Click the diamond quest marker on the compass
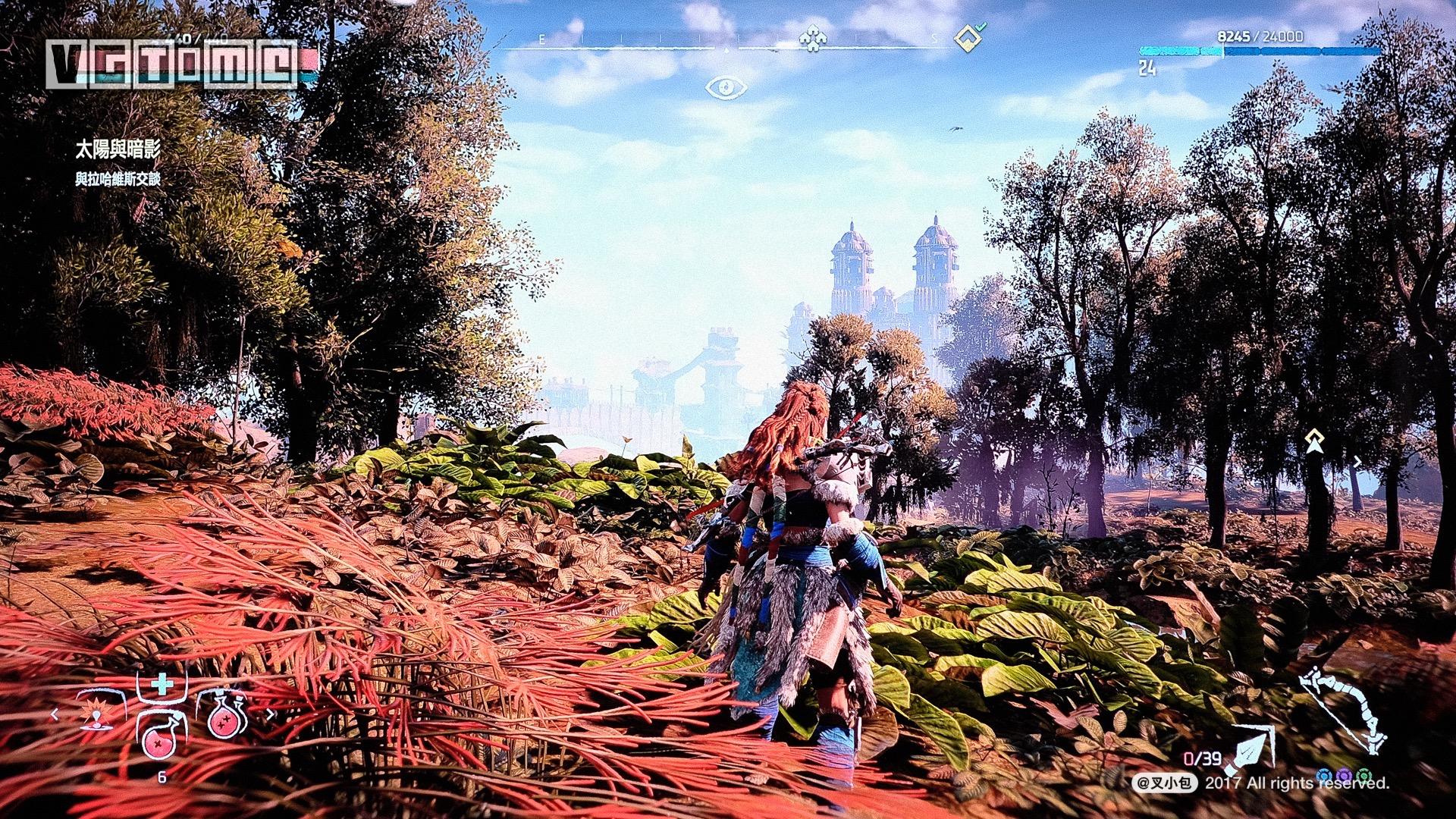Image resolution: width=1456 pixels, height=819 pixels. click(x=965, y=38)
